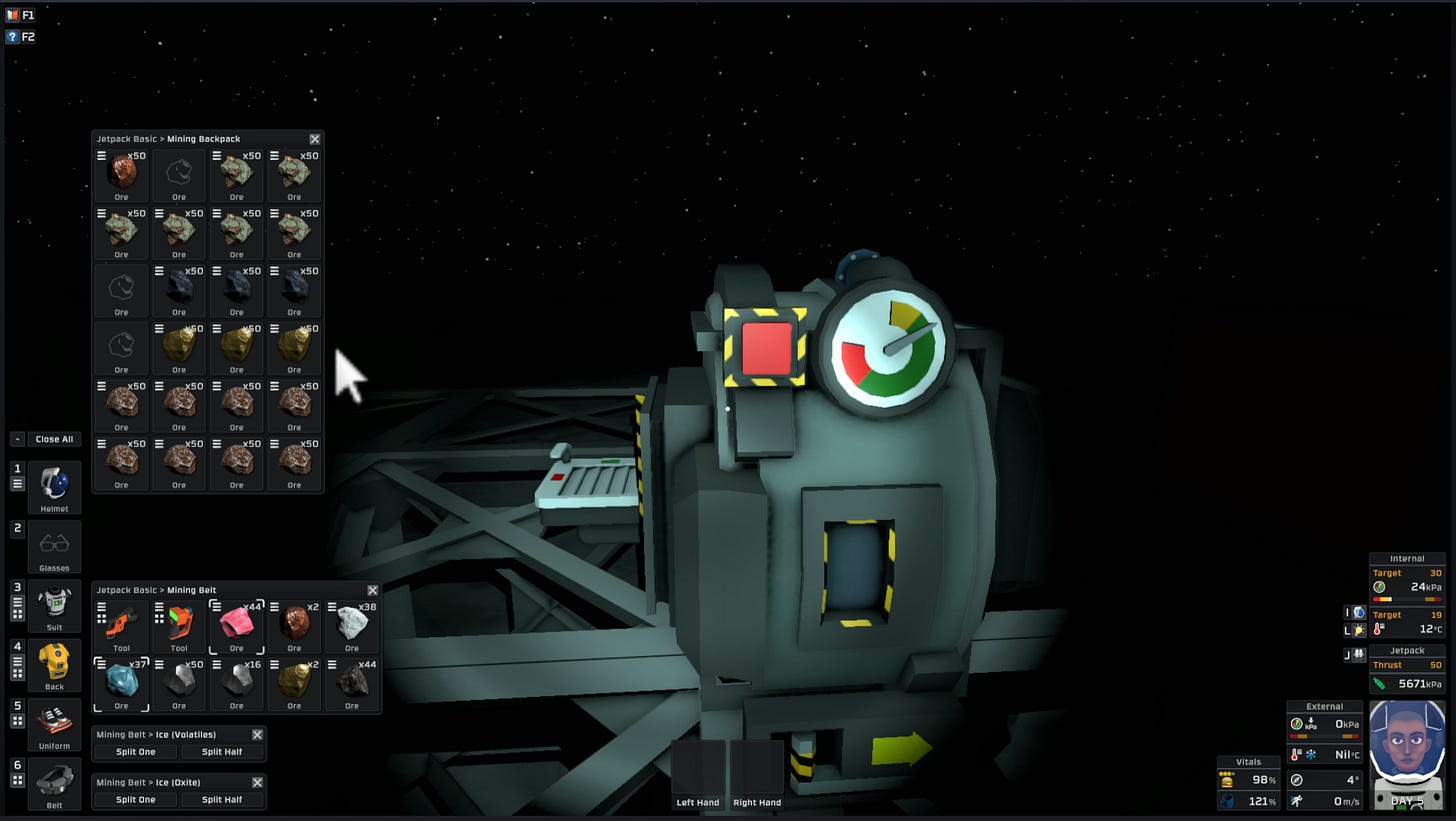Screen dimensions: 1456x821
Task: Click Split One for Ice (Volatiles)
Action: pyautogui.click(x=136, y=752)
